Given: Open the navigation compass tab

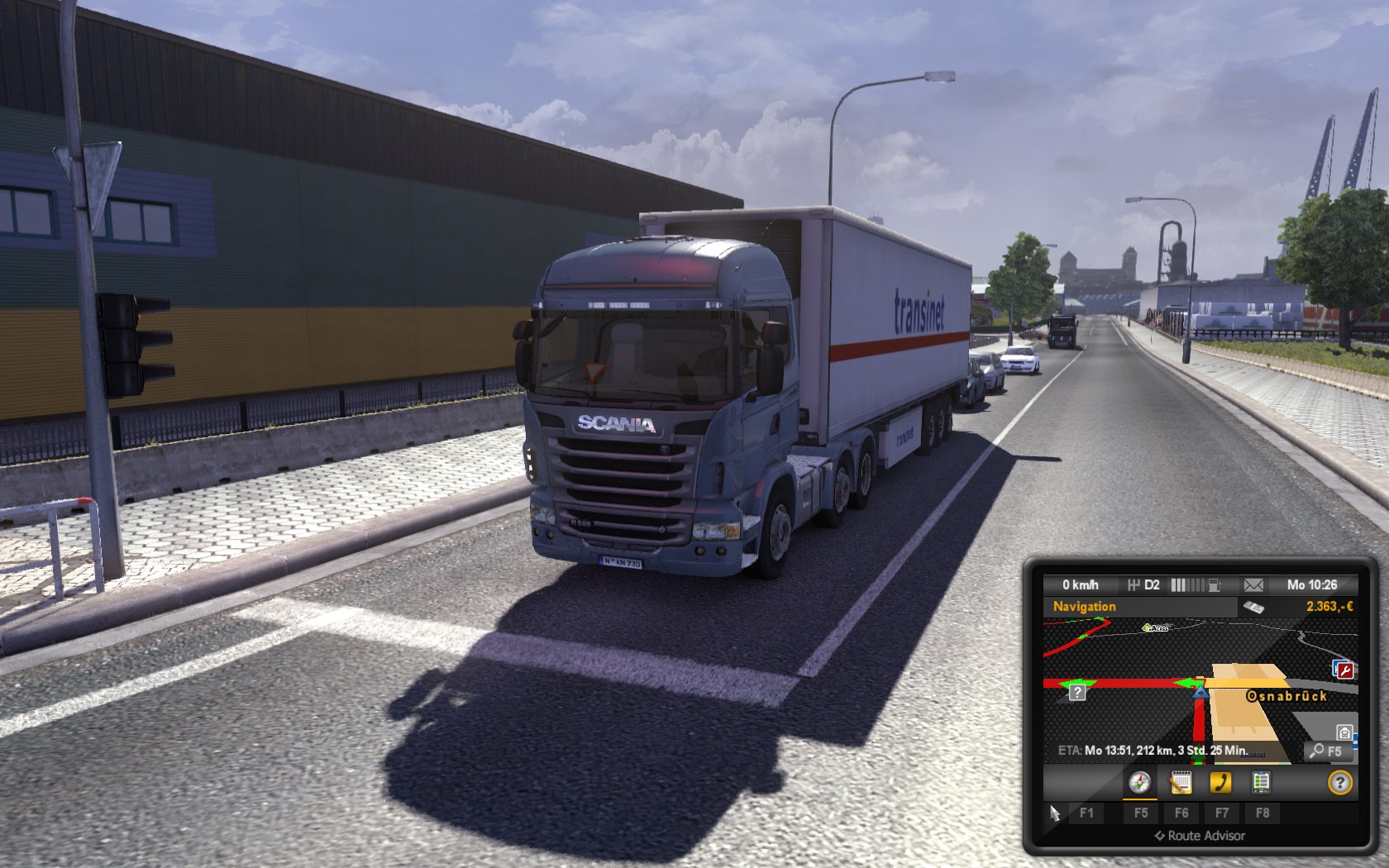Looking at the screenshot, I should (x=1139, y=782).
